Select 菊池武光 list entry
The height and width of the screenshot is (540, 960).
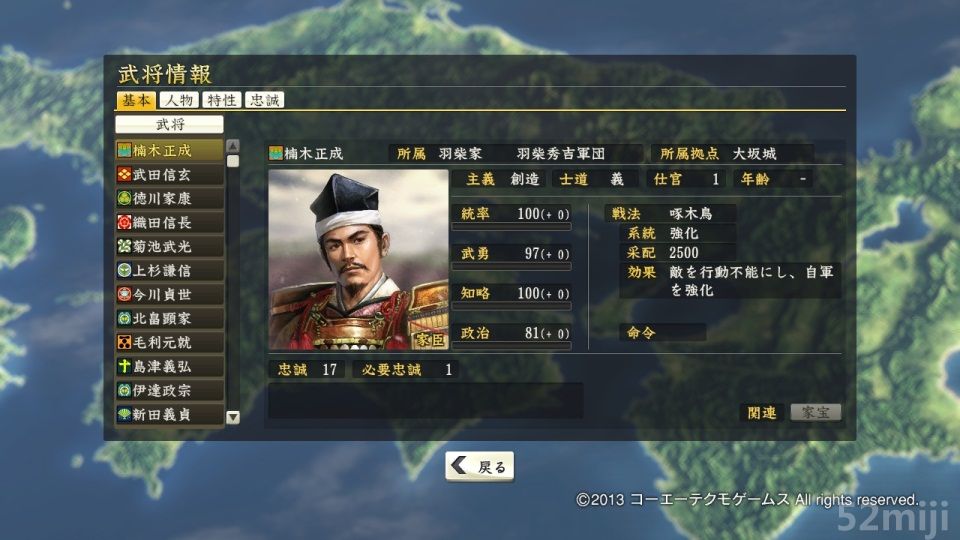tap(169, 246)
